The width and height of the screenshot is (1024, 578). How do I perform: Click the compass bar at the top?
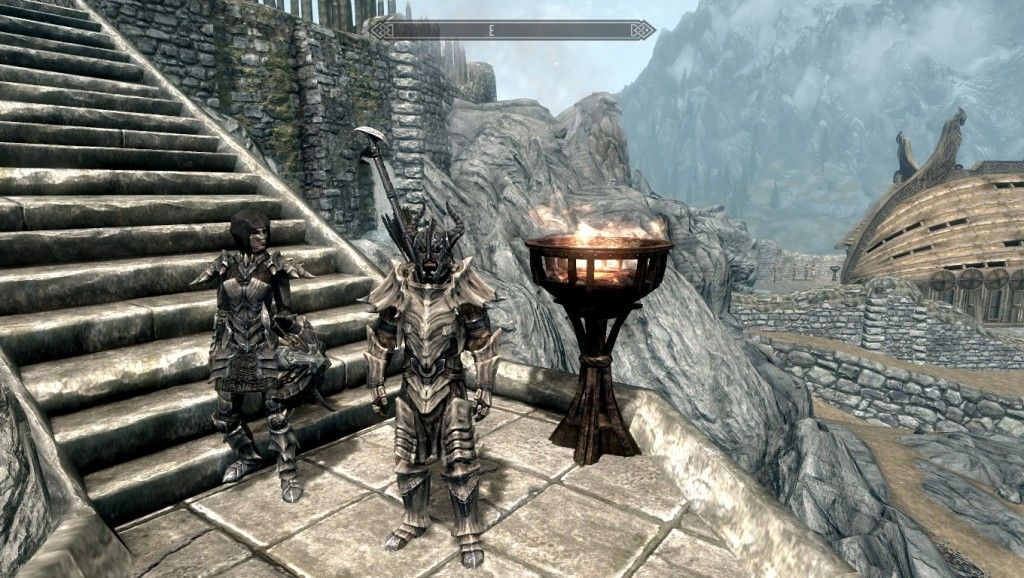(x=512, y=30)
